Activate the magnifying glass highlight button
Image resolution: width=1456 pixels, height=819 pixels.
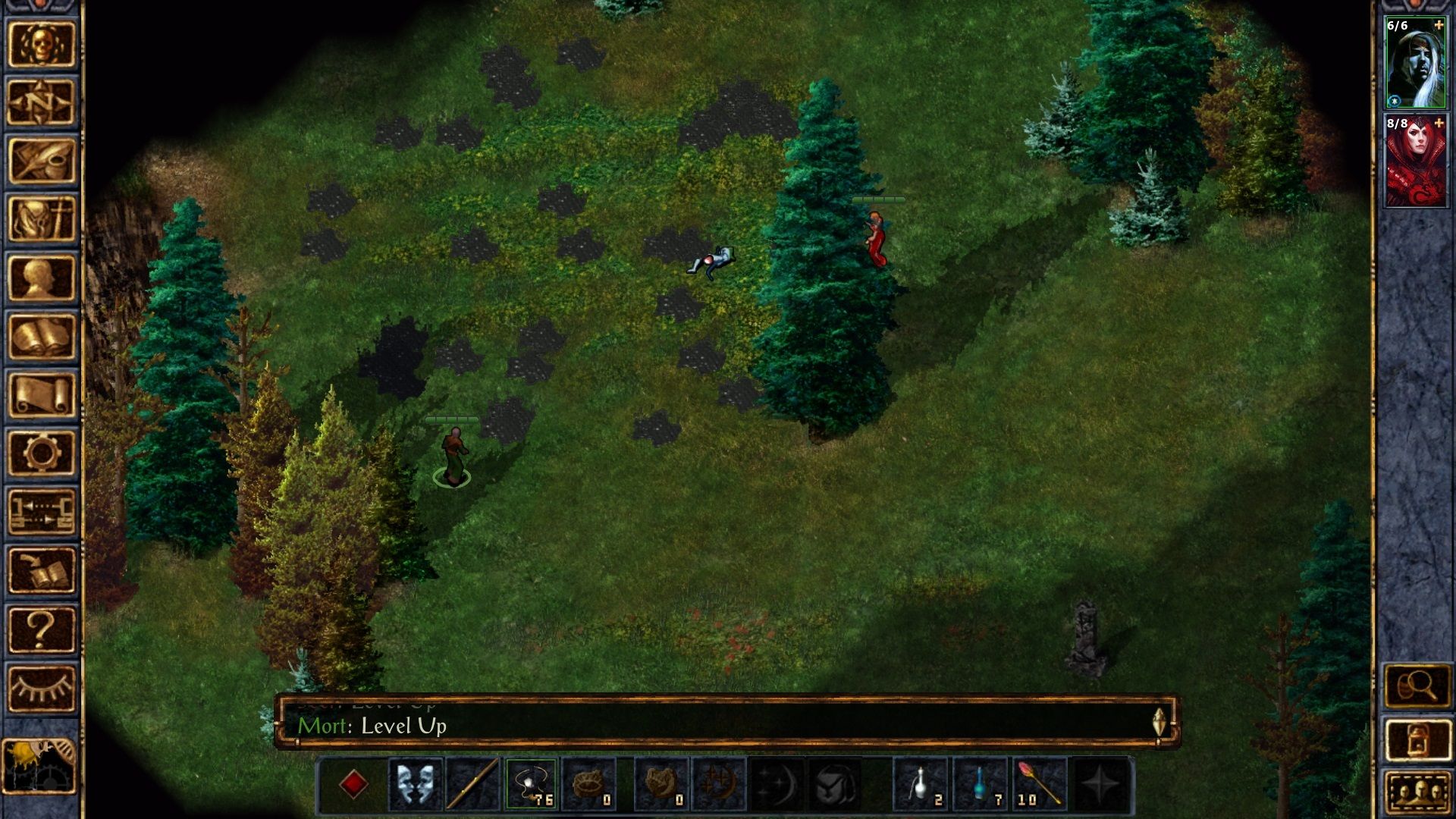(x=1417, y=687)
